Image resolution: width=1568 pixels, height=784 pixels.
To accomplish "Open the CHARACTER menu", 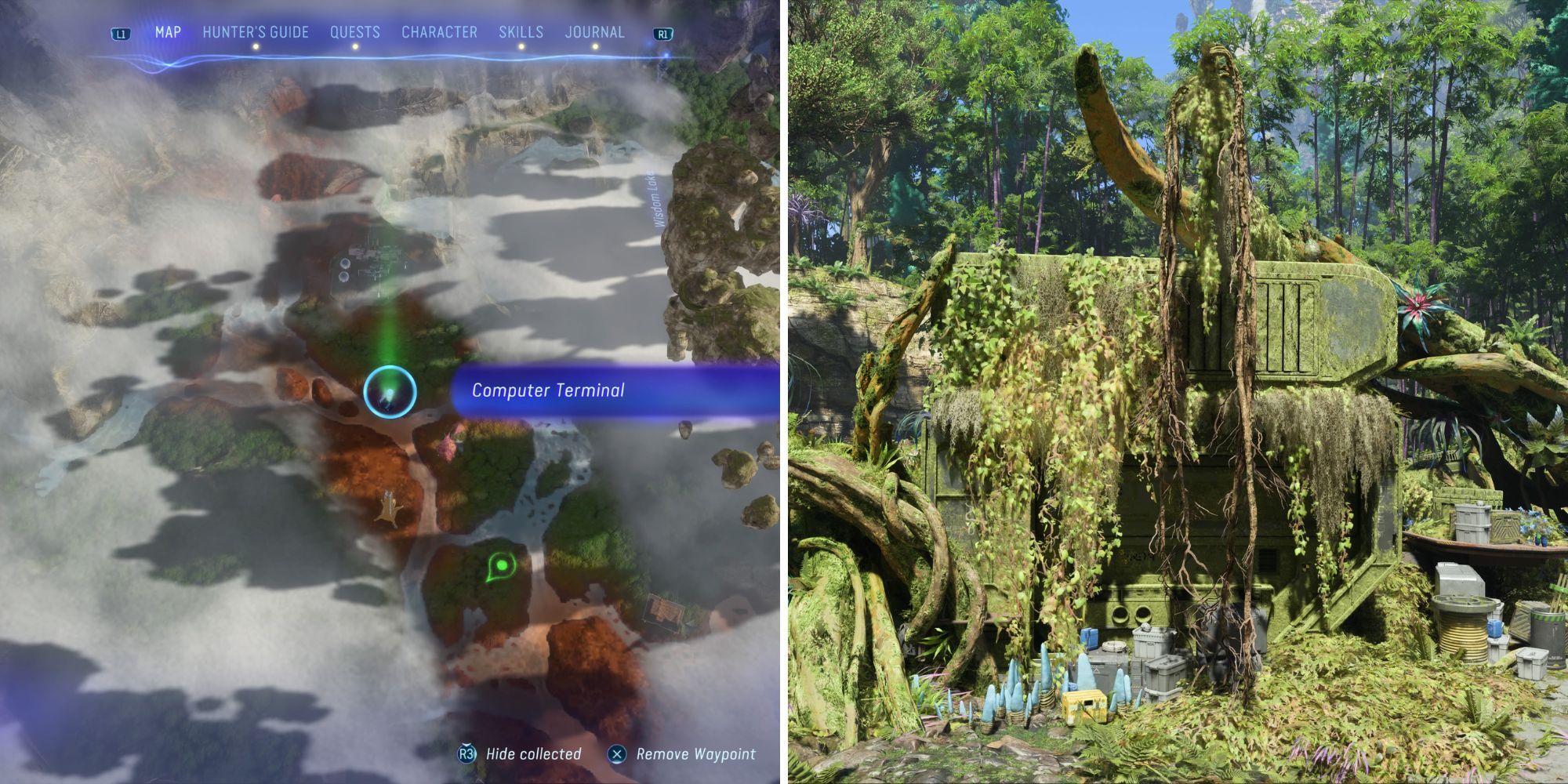I will 439,32.
